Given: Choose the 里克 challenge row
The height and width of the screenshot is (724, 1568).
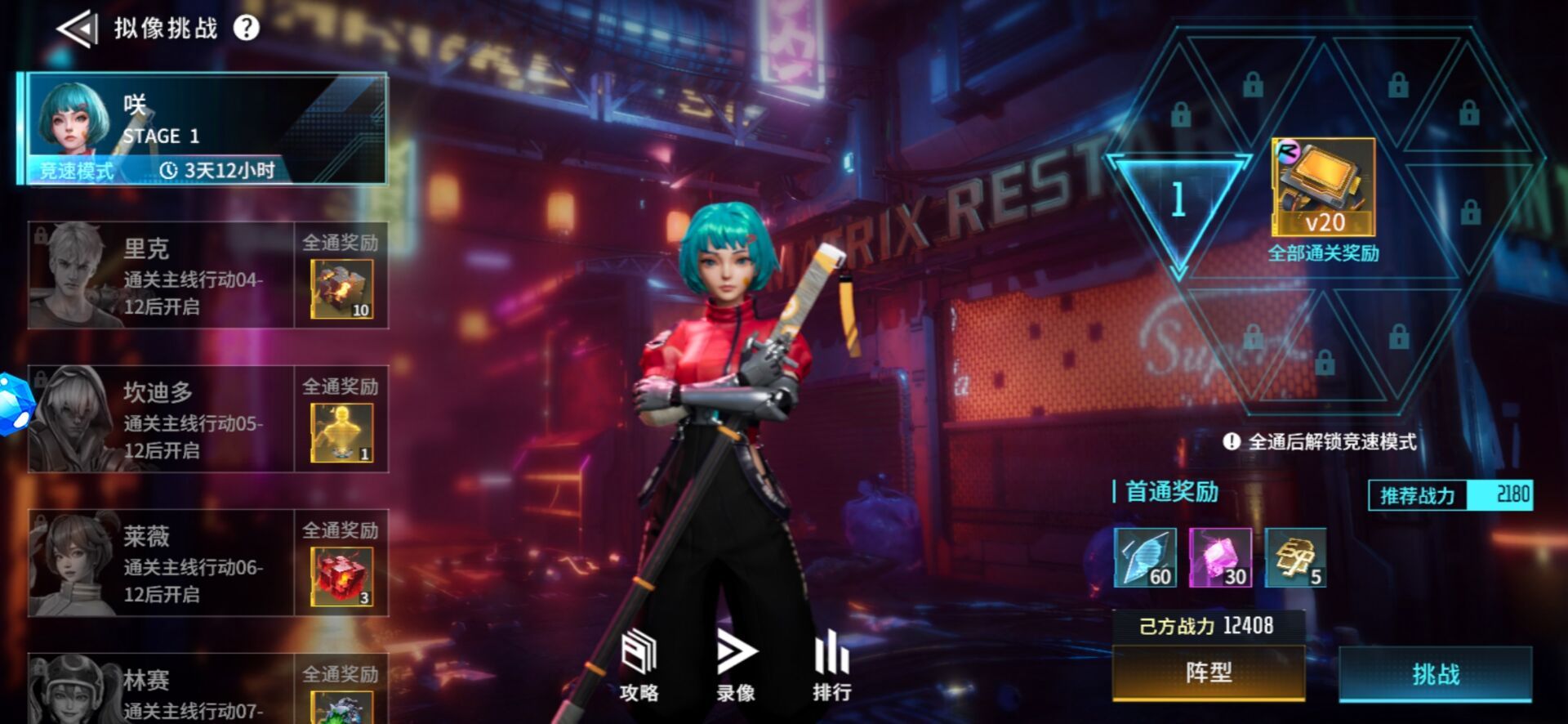Looking at the screenshot, I should (x=161, y=275).
